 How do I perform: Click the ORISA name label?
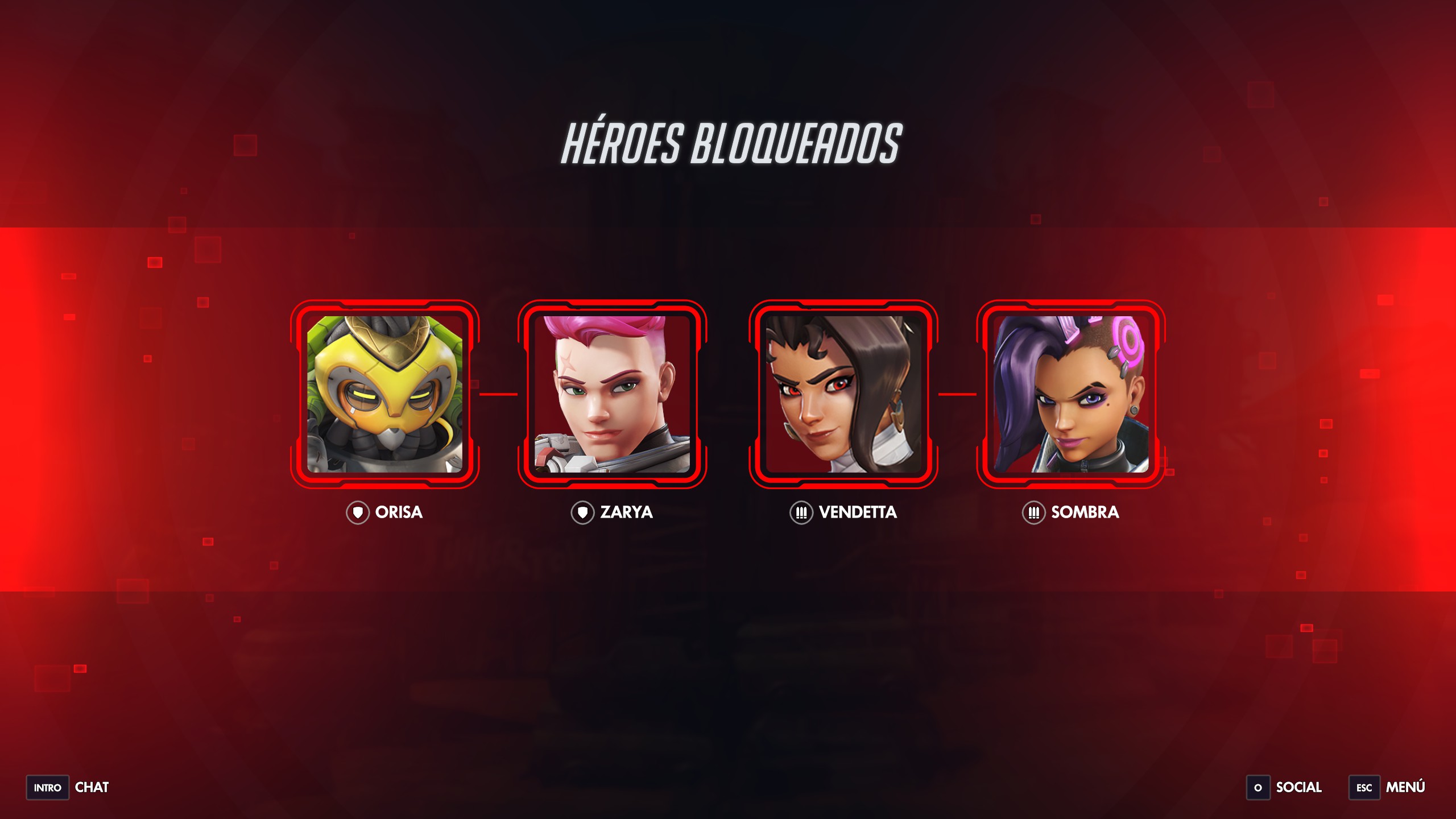tap(398, 512)
